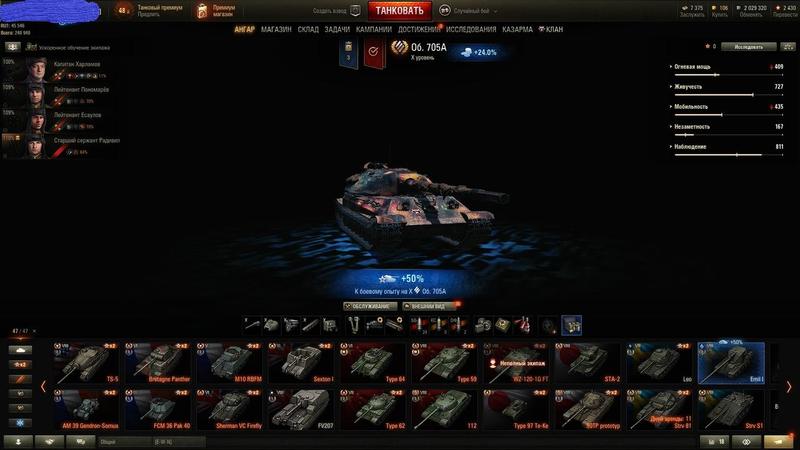Show the ДОСТИЖЕНИЯ achievements tab
The width and height of the screenshot is (800, 450).
[x=419, y=29]
